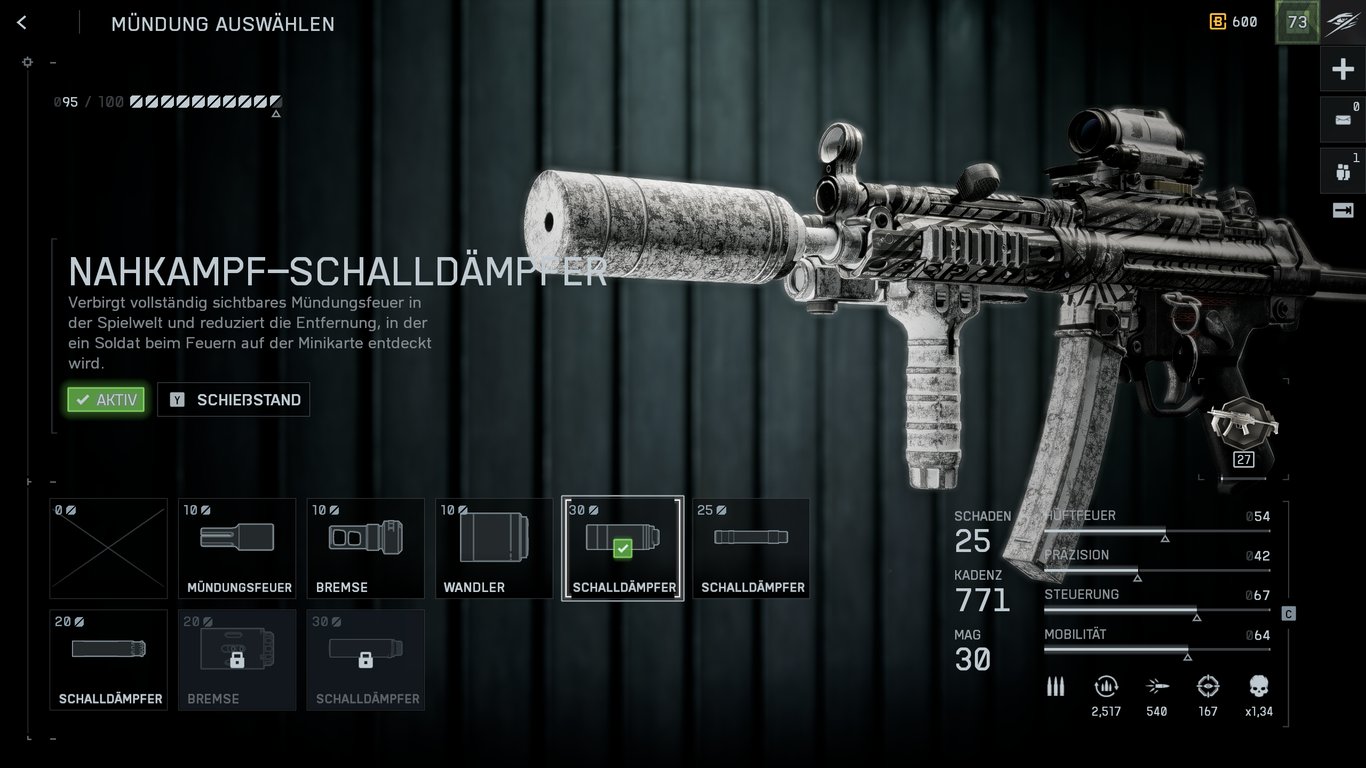Select the bullet velocity icon above 540
This screenshot has width=1366, height=768.
point(1156,686)
